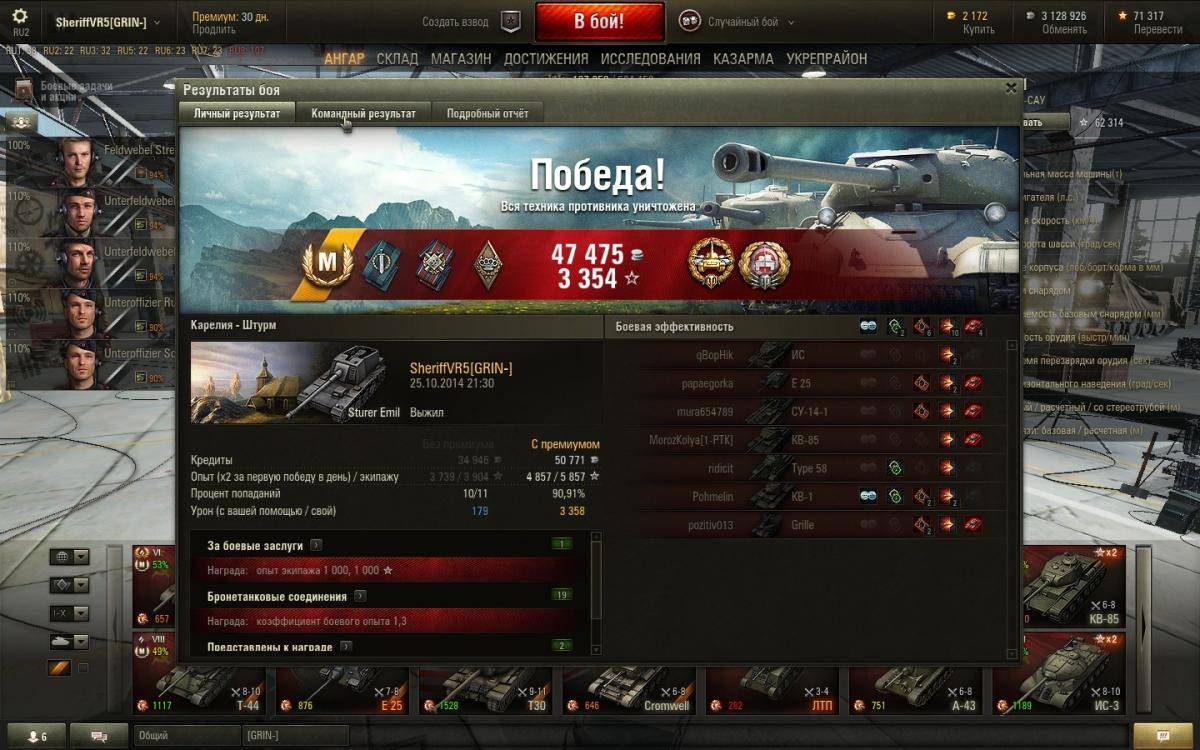Open ДОСТИЖЕНИЯ in the top menu
1200x750 pixels.
pos(546,59)
